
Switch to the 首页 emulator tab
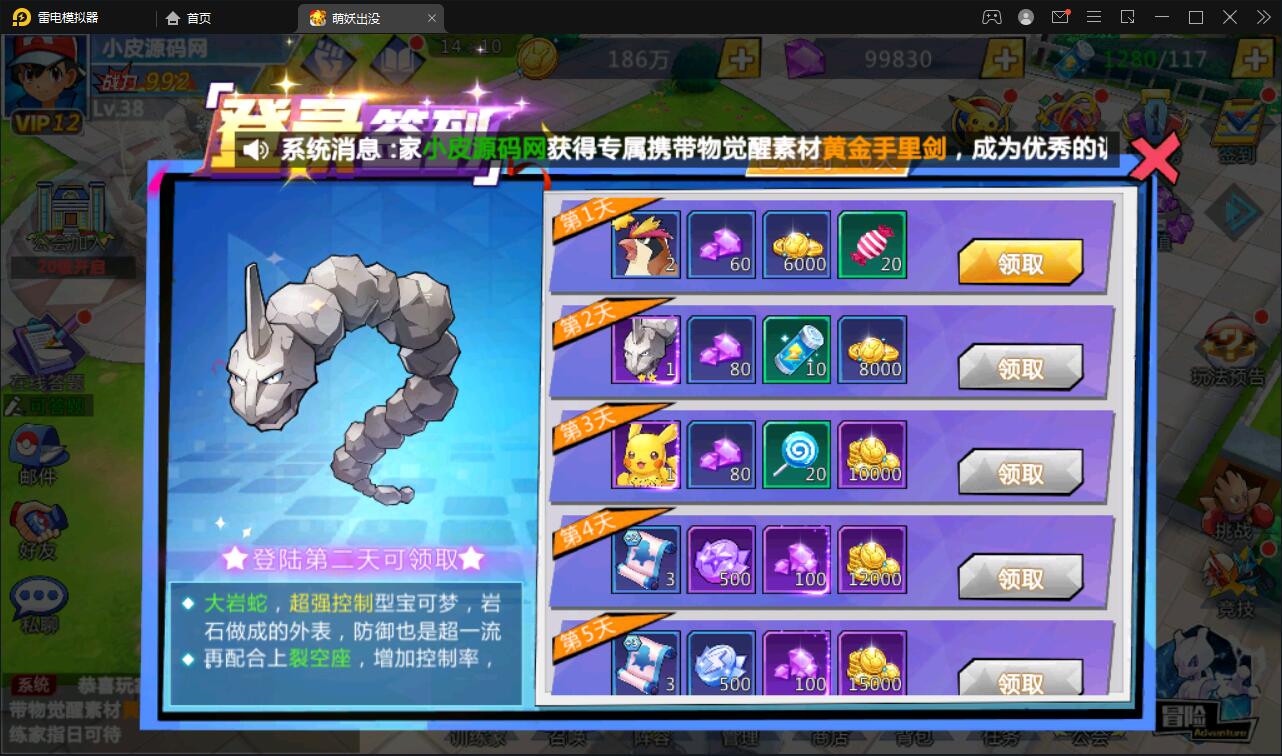click(194, 17)
